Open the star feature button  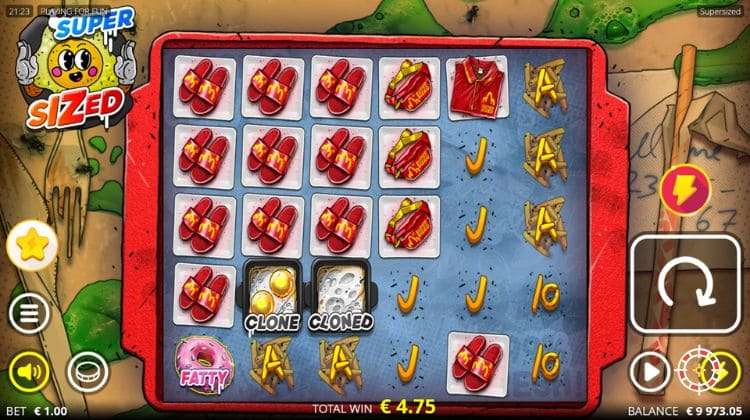point(29,244)
